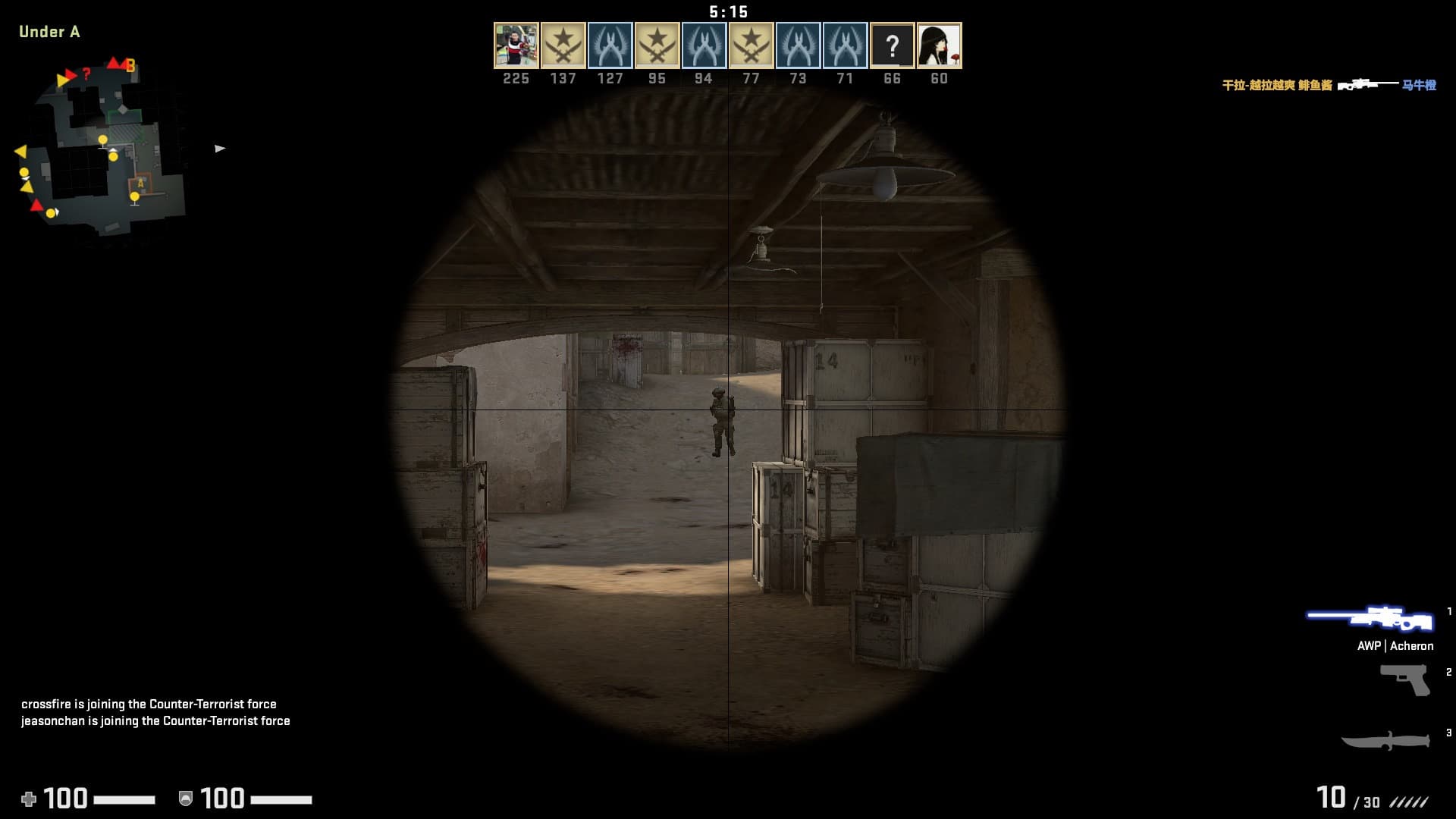Select the AWP Acheron weapon slot
Screen dimensions: 1456x819
[x=1371, y=619]
